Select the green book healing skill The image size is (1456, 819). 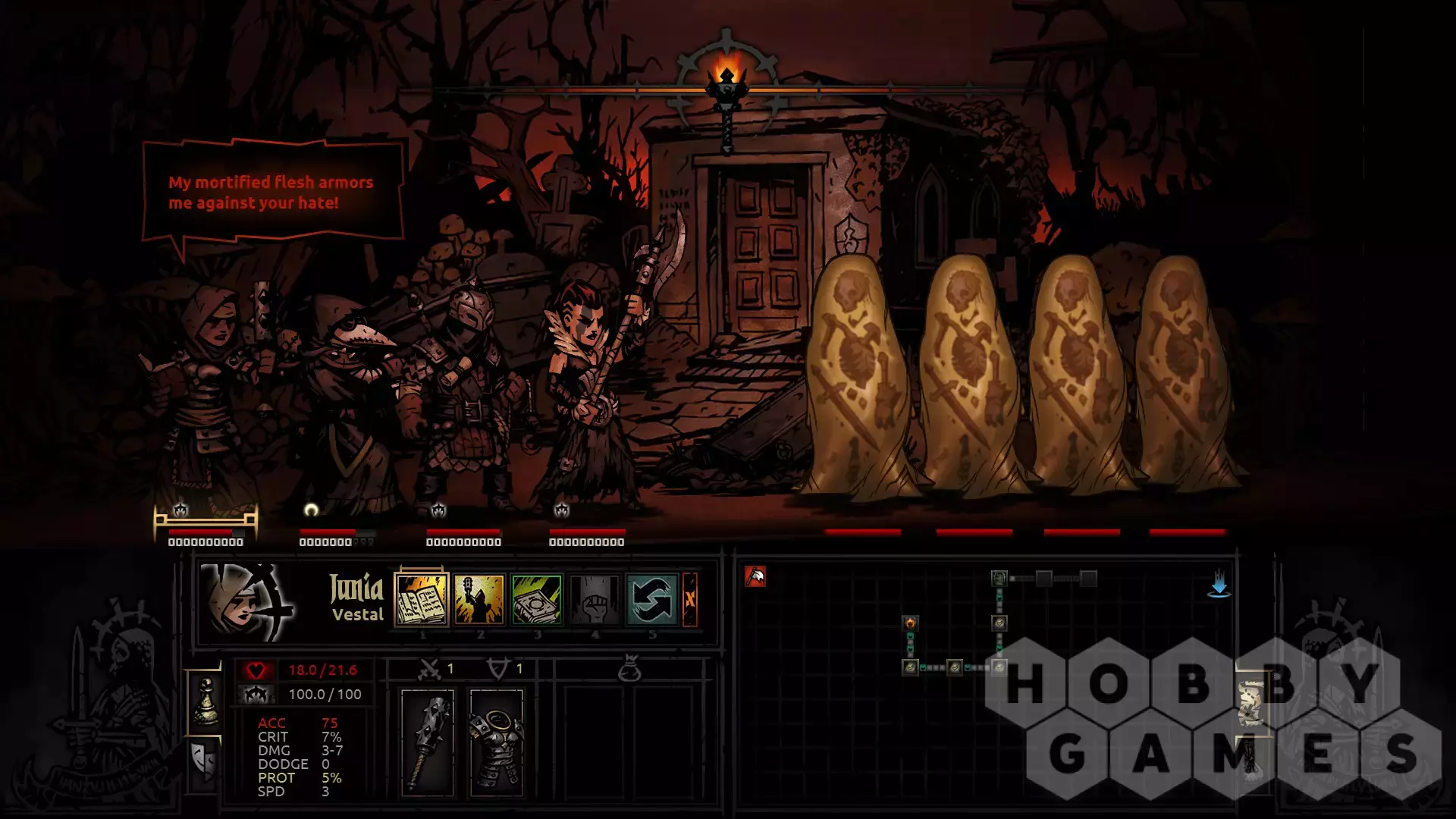pyautogui.click(x=537, y=600)
